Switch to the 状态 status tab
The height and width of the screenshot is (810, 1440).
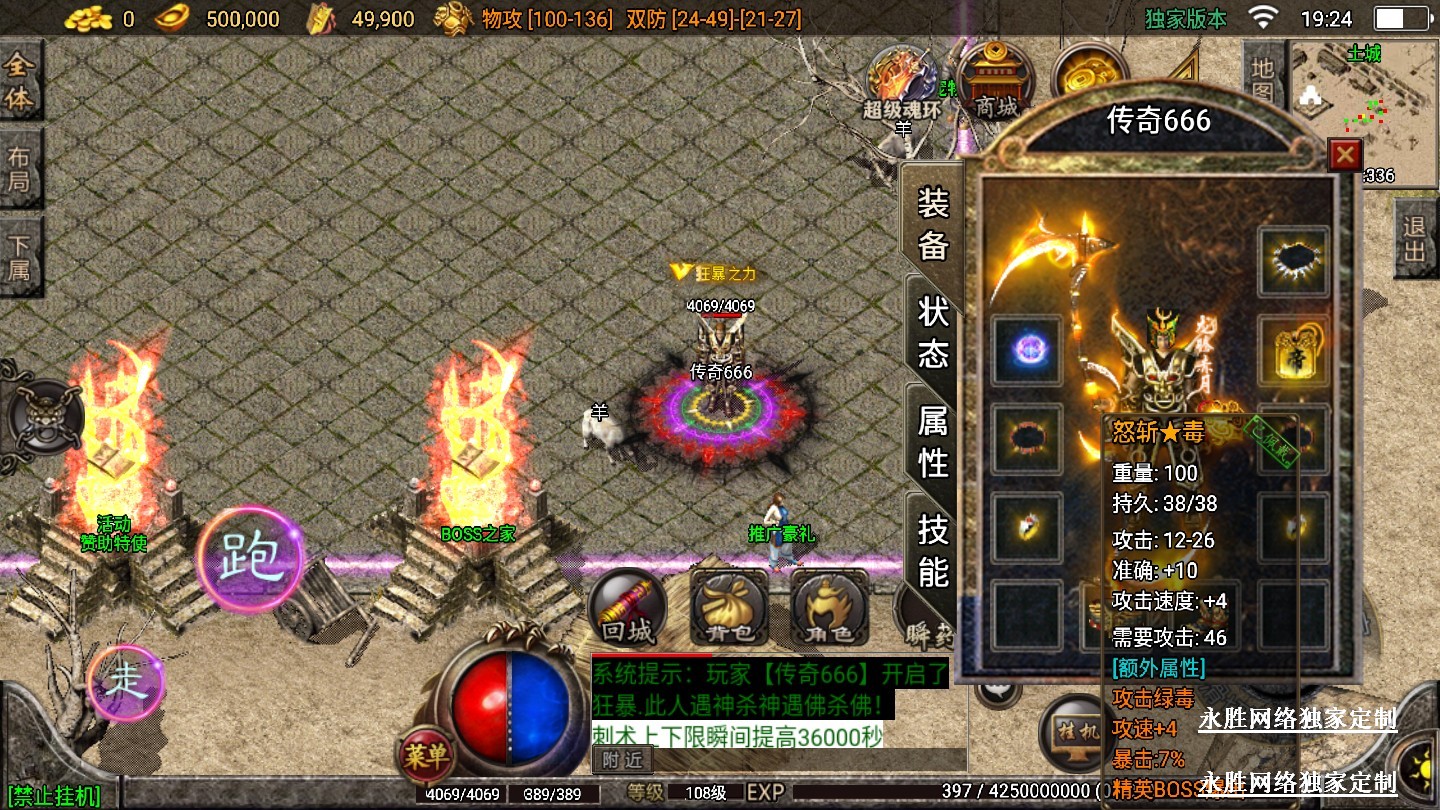coord(933,332)
